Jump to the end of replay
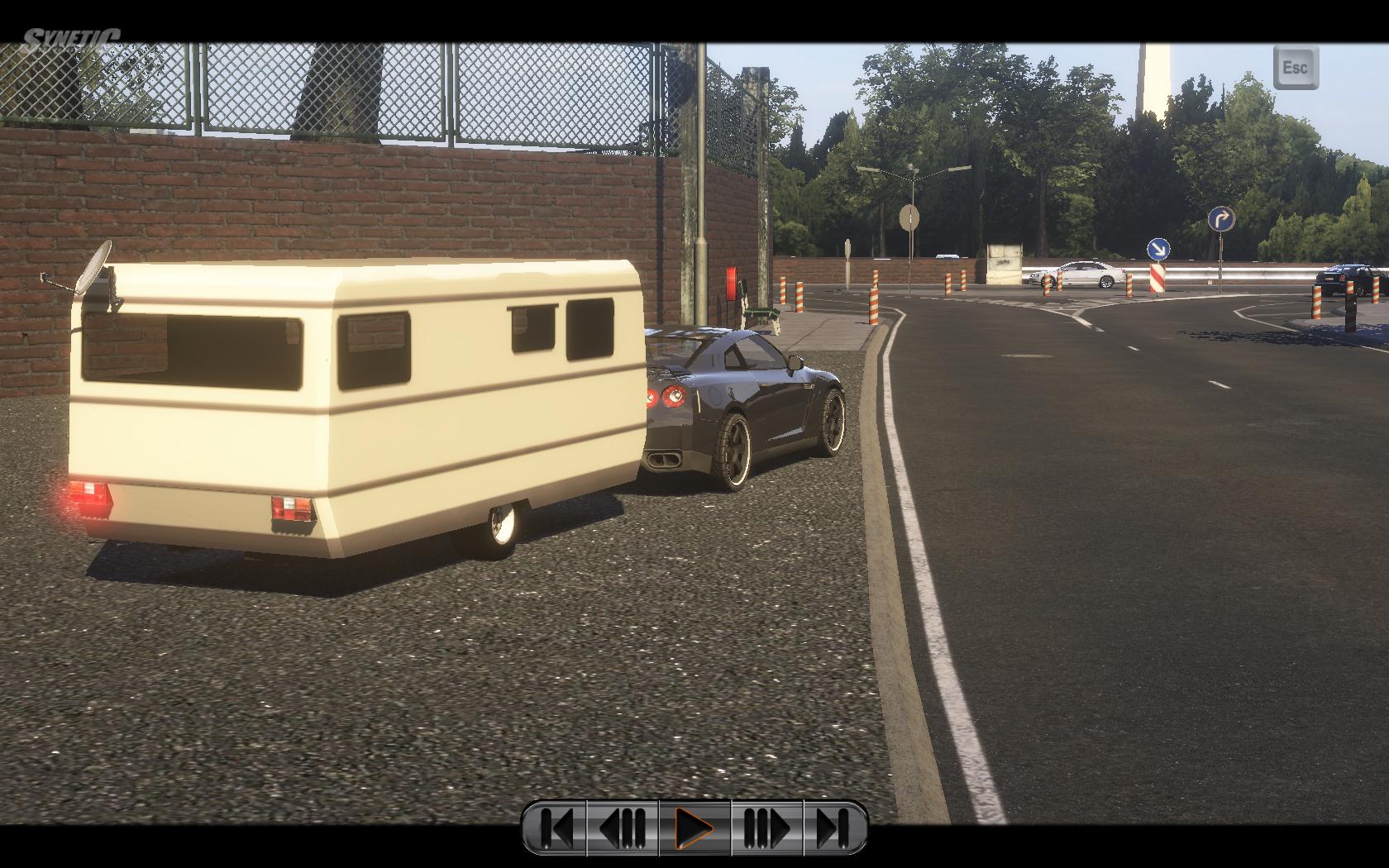Viewport: 1389px width, 868px height. point(834,827)
